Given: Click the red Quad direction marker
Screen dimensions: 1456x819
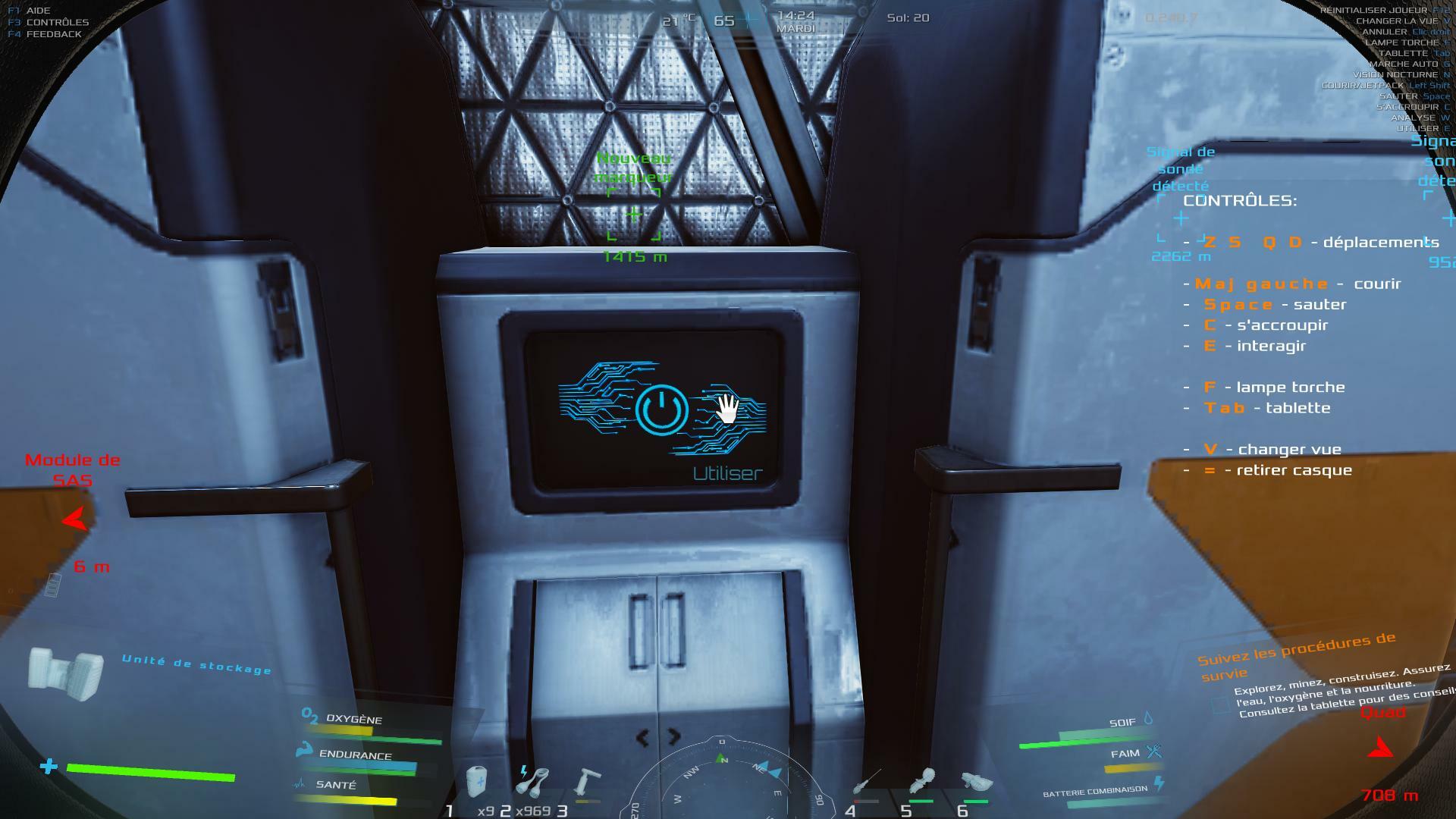Looking at the screenshot, I should 1380,748.
